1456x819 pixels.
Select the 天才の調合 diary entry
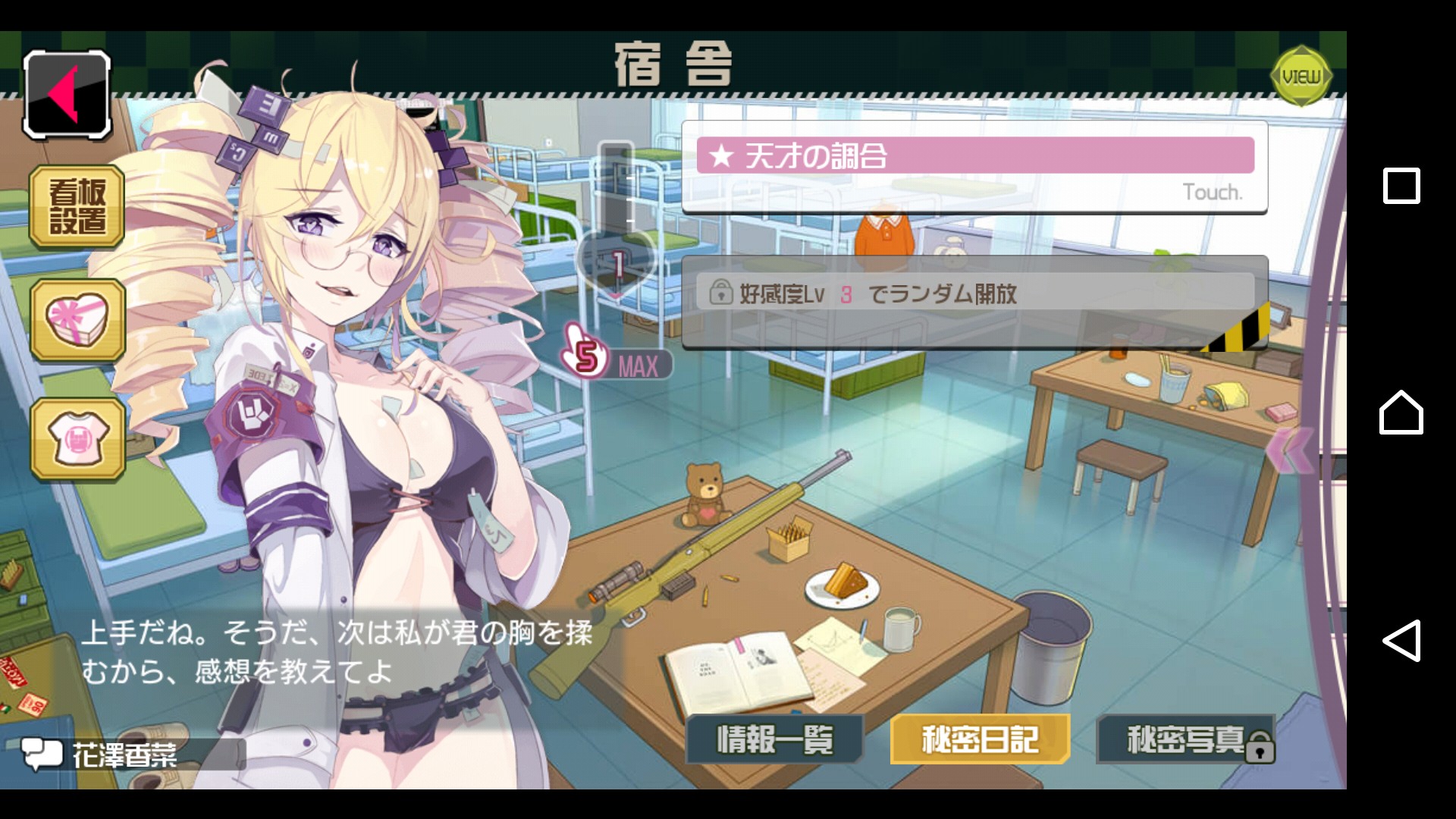[974, 168]
